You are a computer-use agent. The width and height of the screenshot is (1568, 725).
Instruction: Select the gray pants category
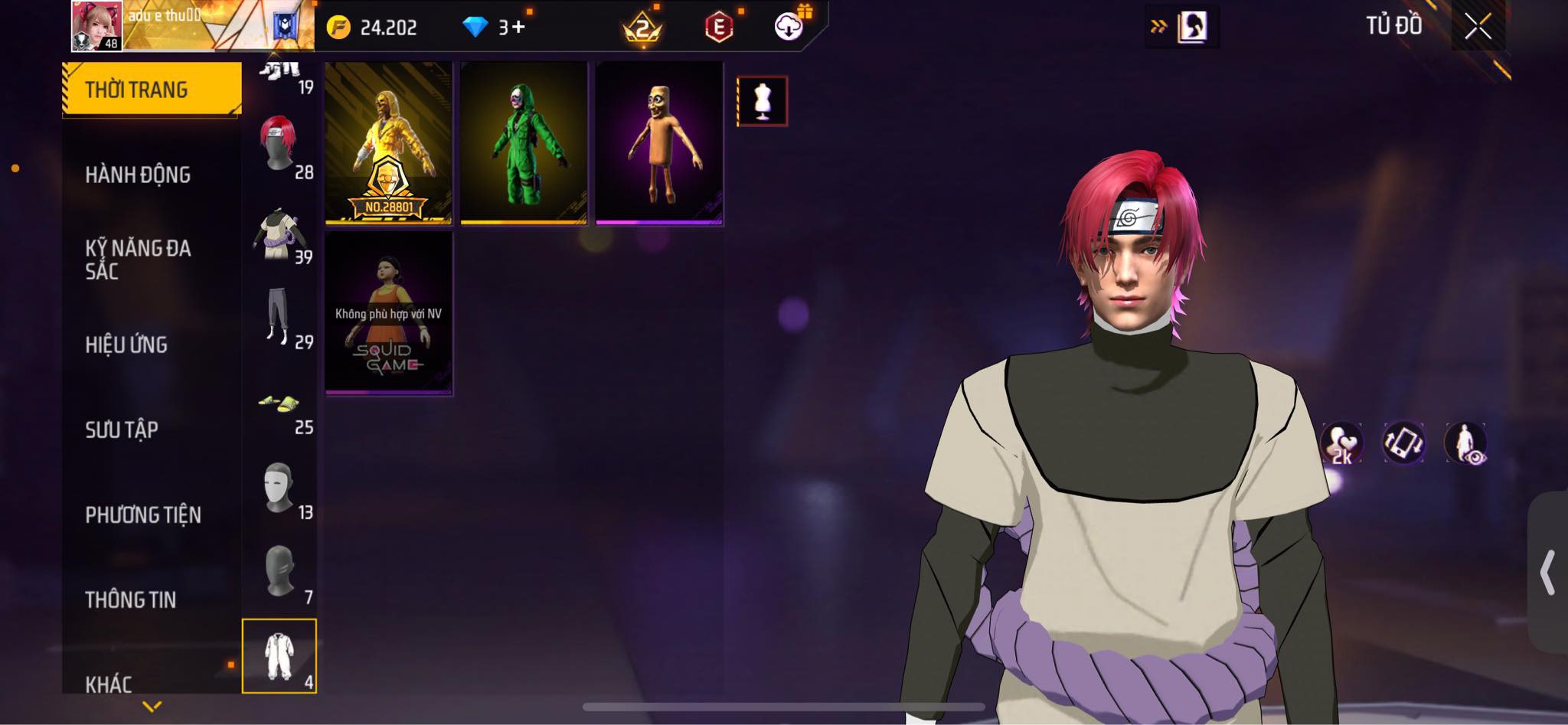pyautogui.click(x=279, y=317)
